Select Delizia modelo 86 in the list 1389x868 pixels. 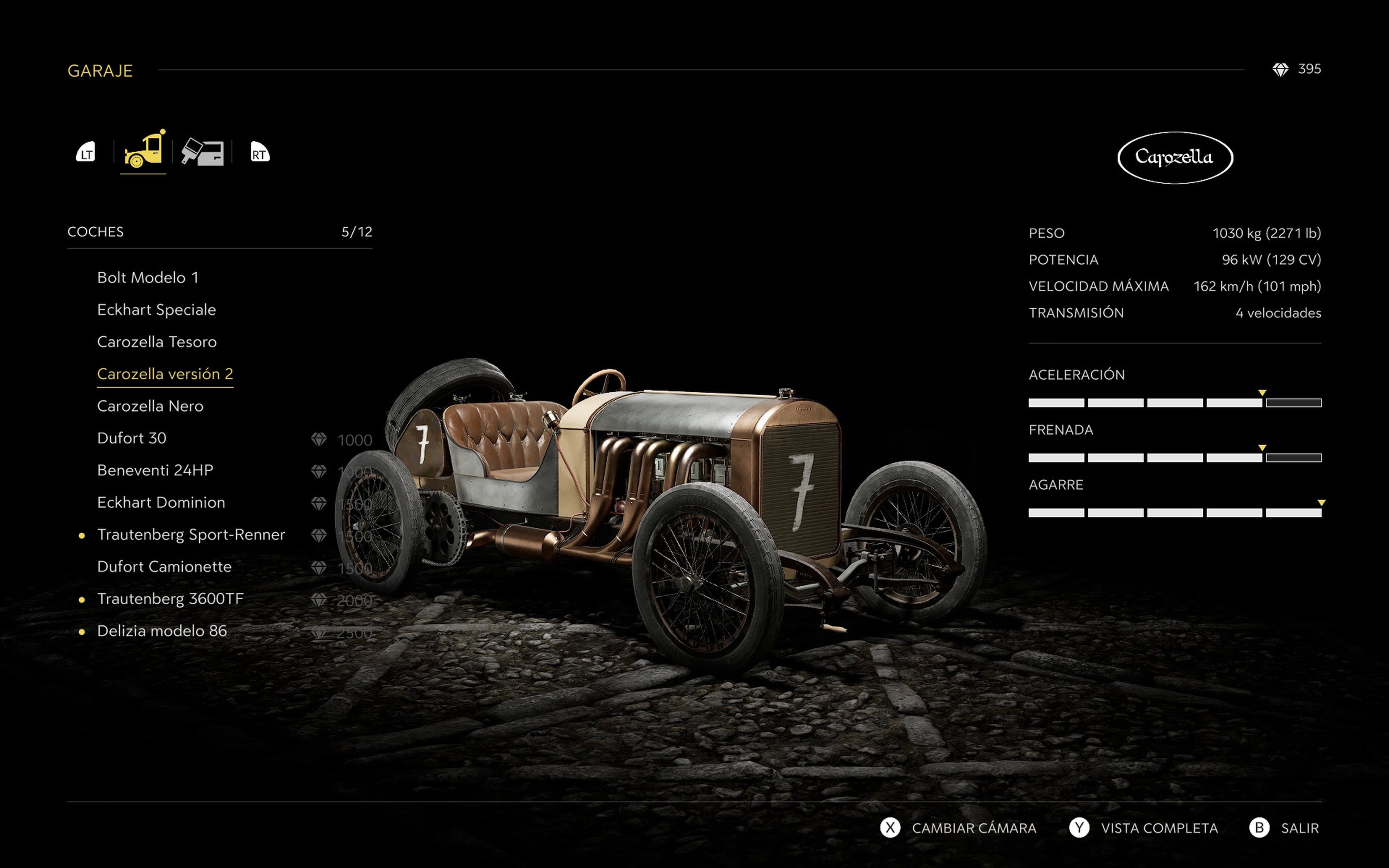click(x=162, y=631)
